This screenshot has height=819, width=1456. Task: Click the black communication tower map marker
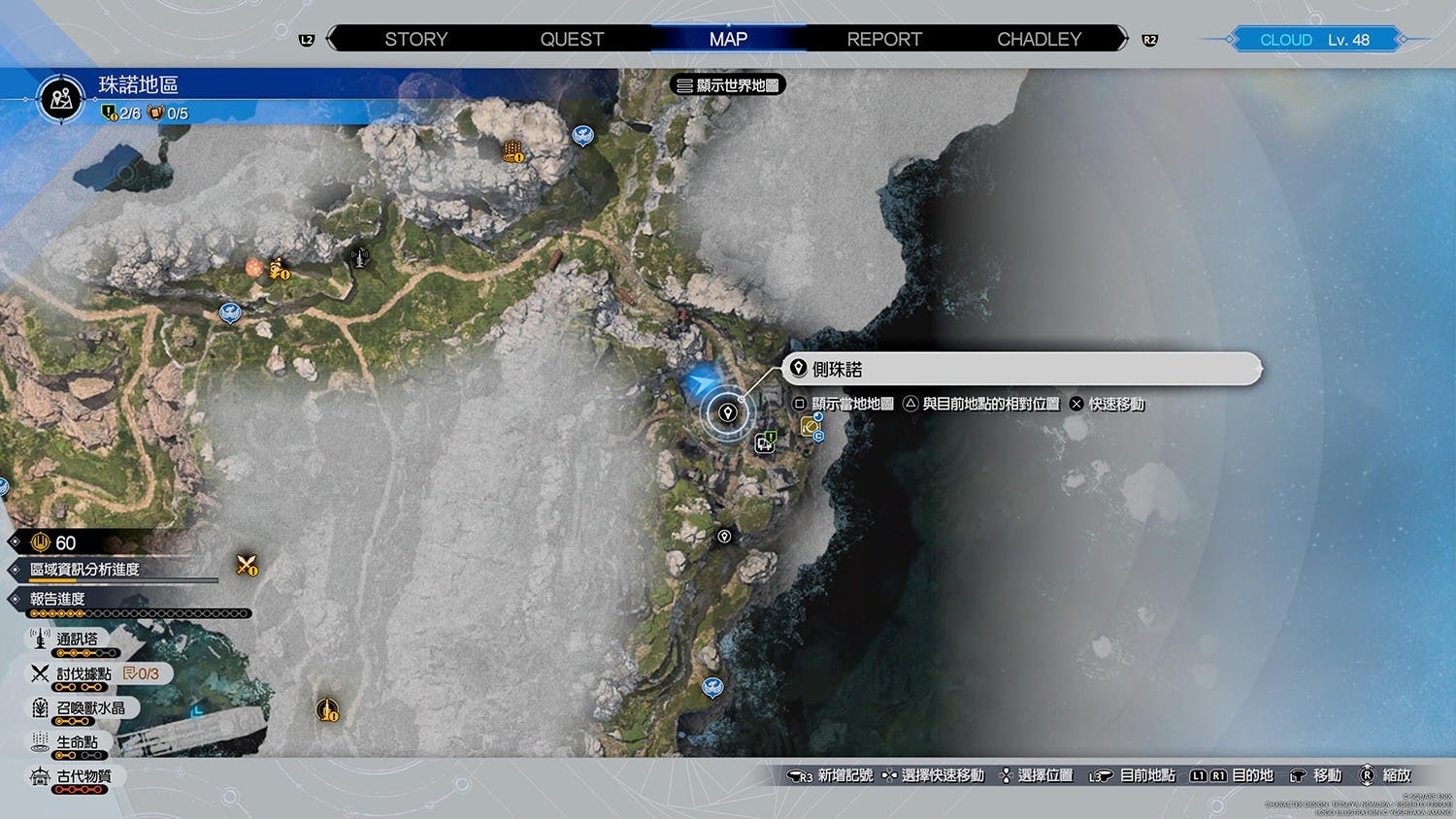[359, 257]
